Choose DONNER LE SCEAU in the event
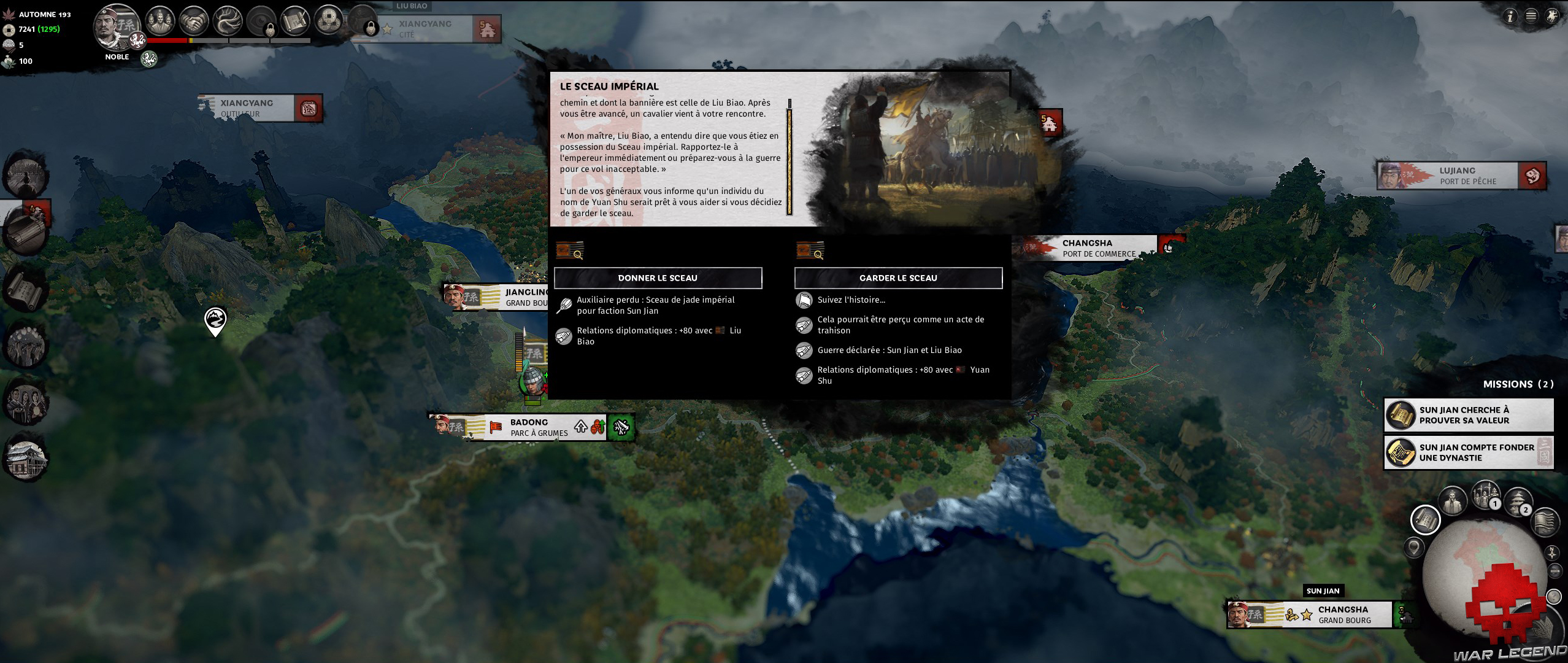The height and width of the screenshot is (663, 1568). (x=658, y=277)
